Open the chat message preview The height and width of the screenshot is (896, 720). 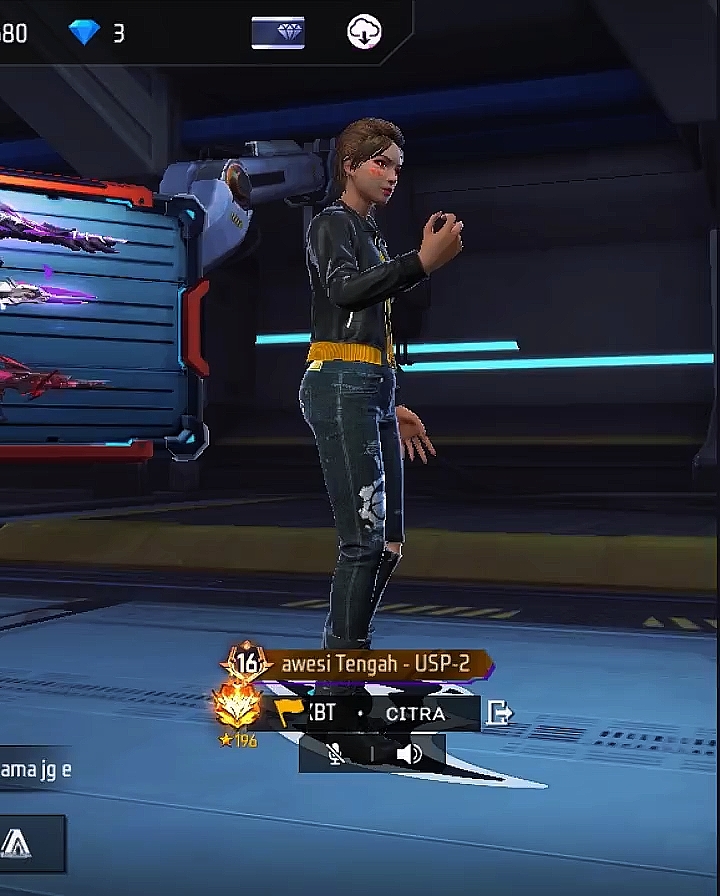(36, 770)
